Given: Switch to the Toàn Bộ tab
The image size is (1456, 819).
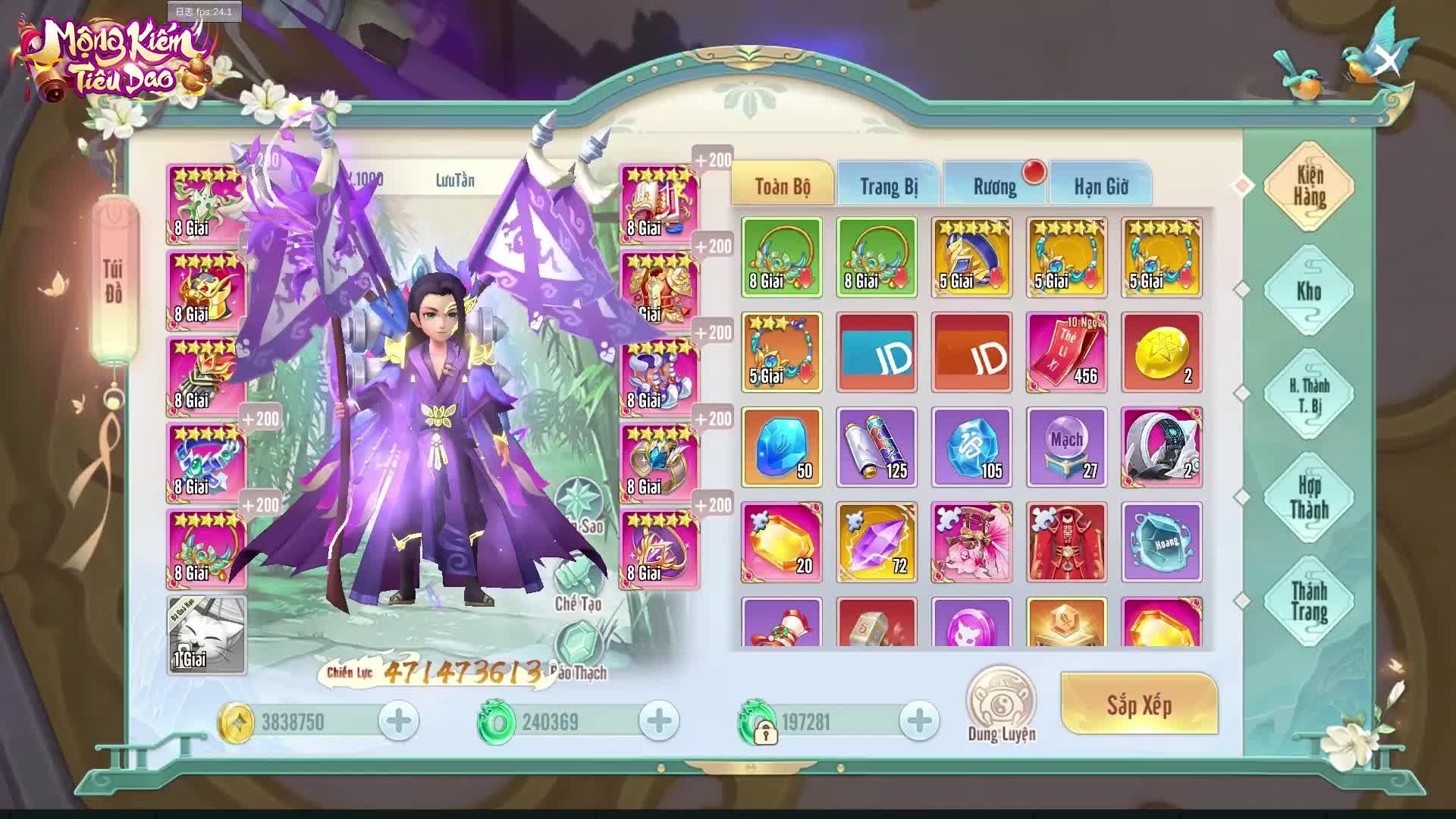Looking at the screenshot, I should click(781, 183).
